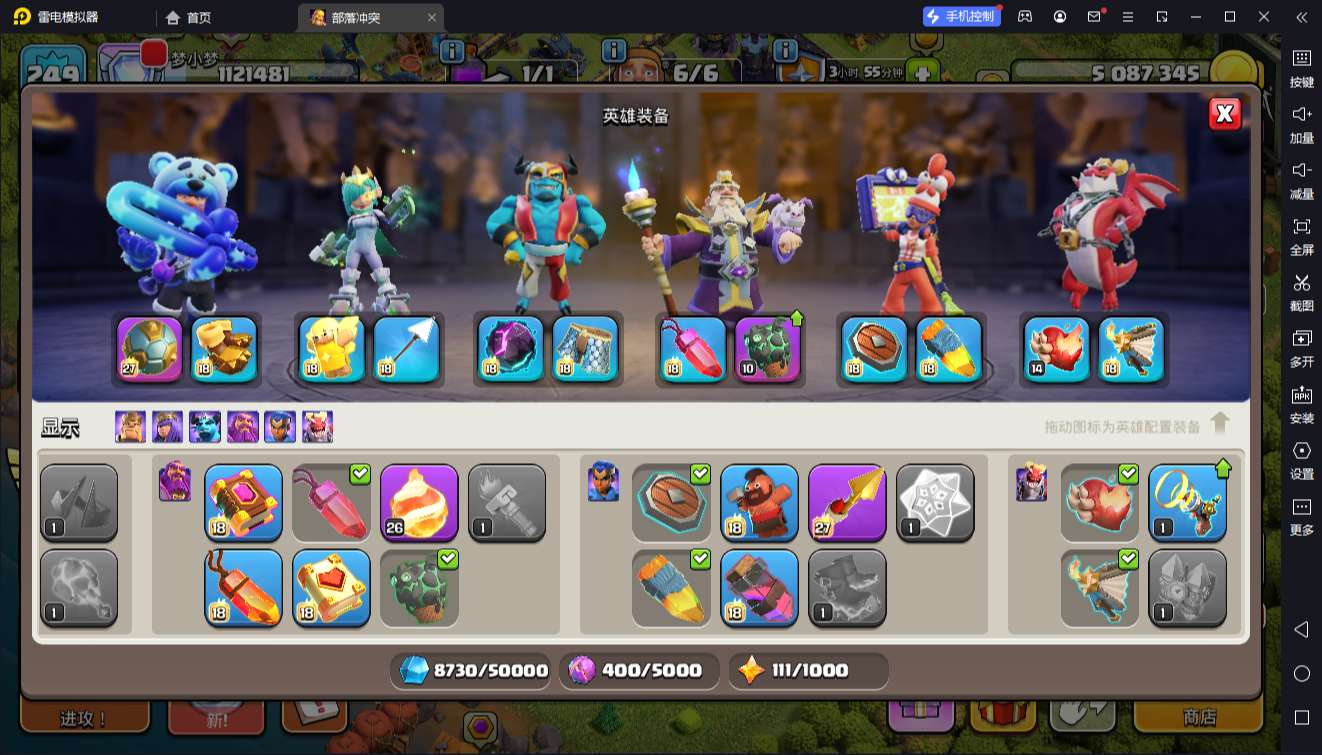Select the equipped dark purple orb slot
The width and height of the screenshot is (1322, 755).
(x=510, y=349)
